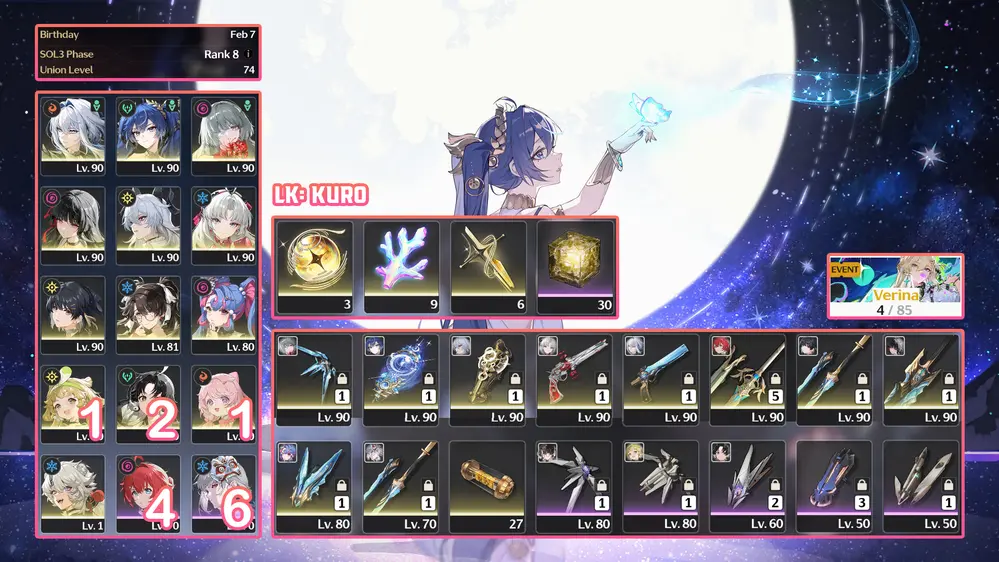Select the iridescent coral item
This screenshot has width=999, height=562.
click(x=401, y=267)
